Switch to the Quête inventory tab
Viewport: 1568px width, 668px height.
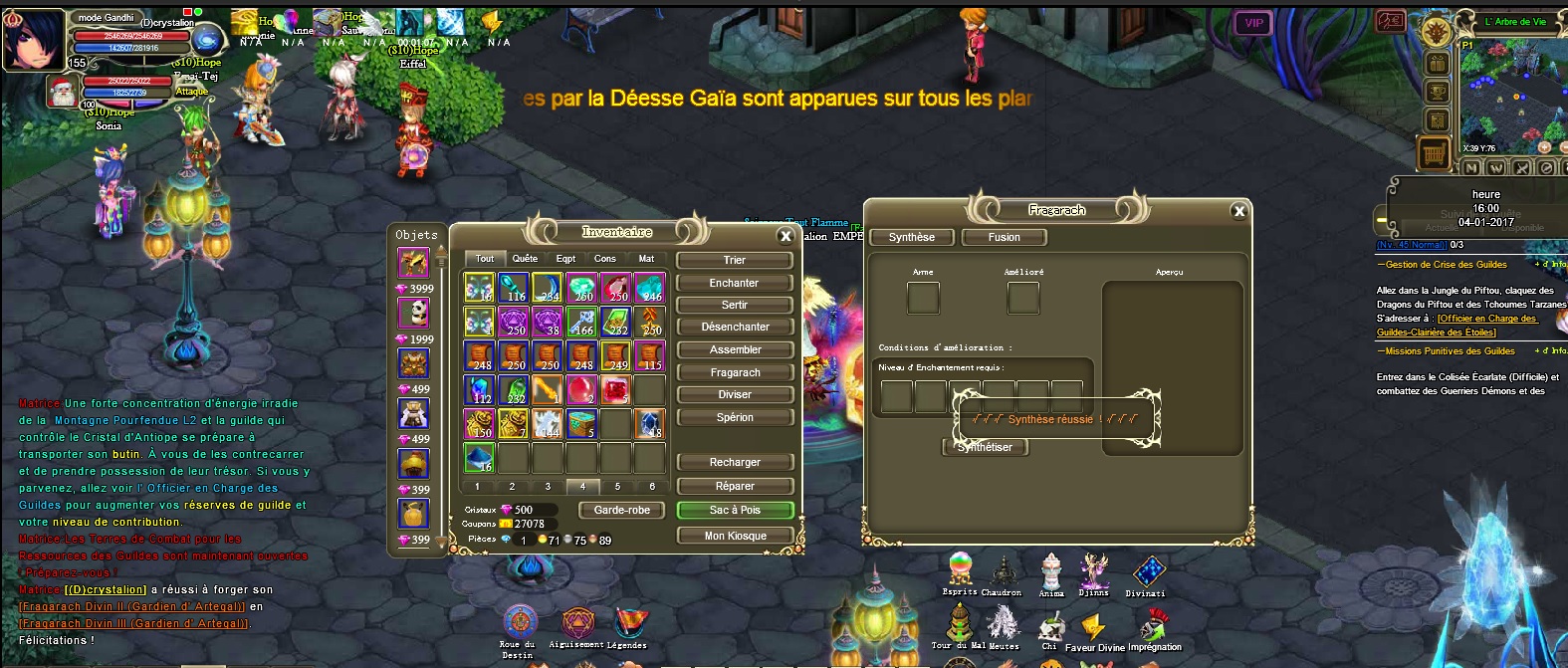525,259
